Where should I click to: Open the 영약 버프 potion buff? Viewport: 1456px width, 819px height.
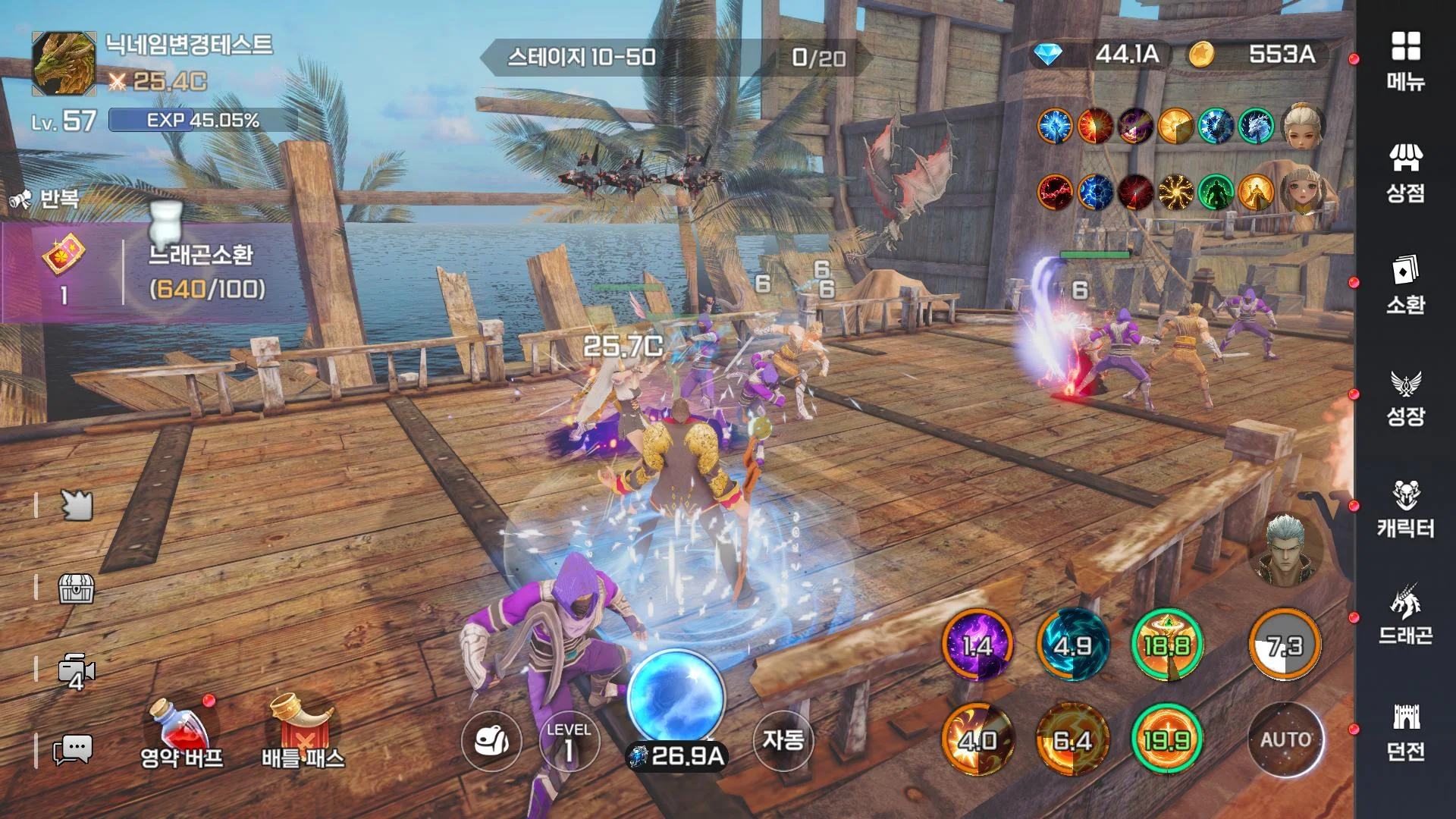point(181,732)
